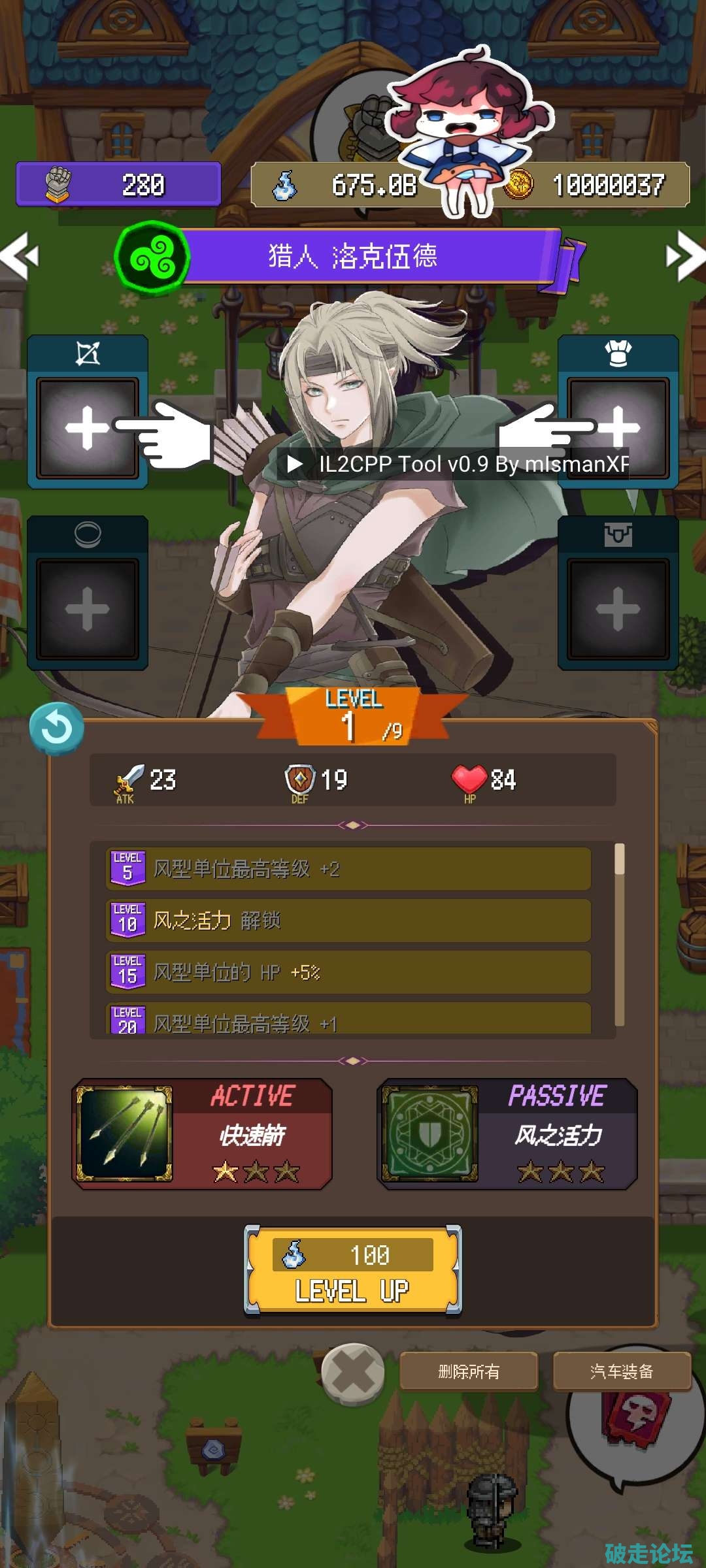This screenshot has width=706, height=1568.
Task: Click the 删除所有 button
Action: click(x=469, y=1371)
